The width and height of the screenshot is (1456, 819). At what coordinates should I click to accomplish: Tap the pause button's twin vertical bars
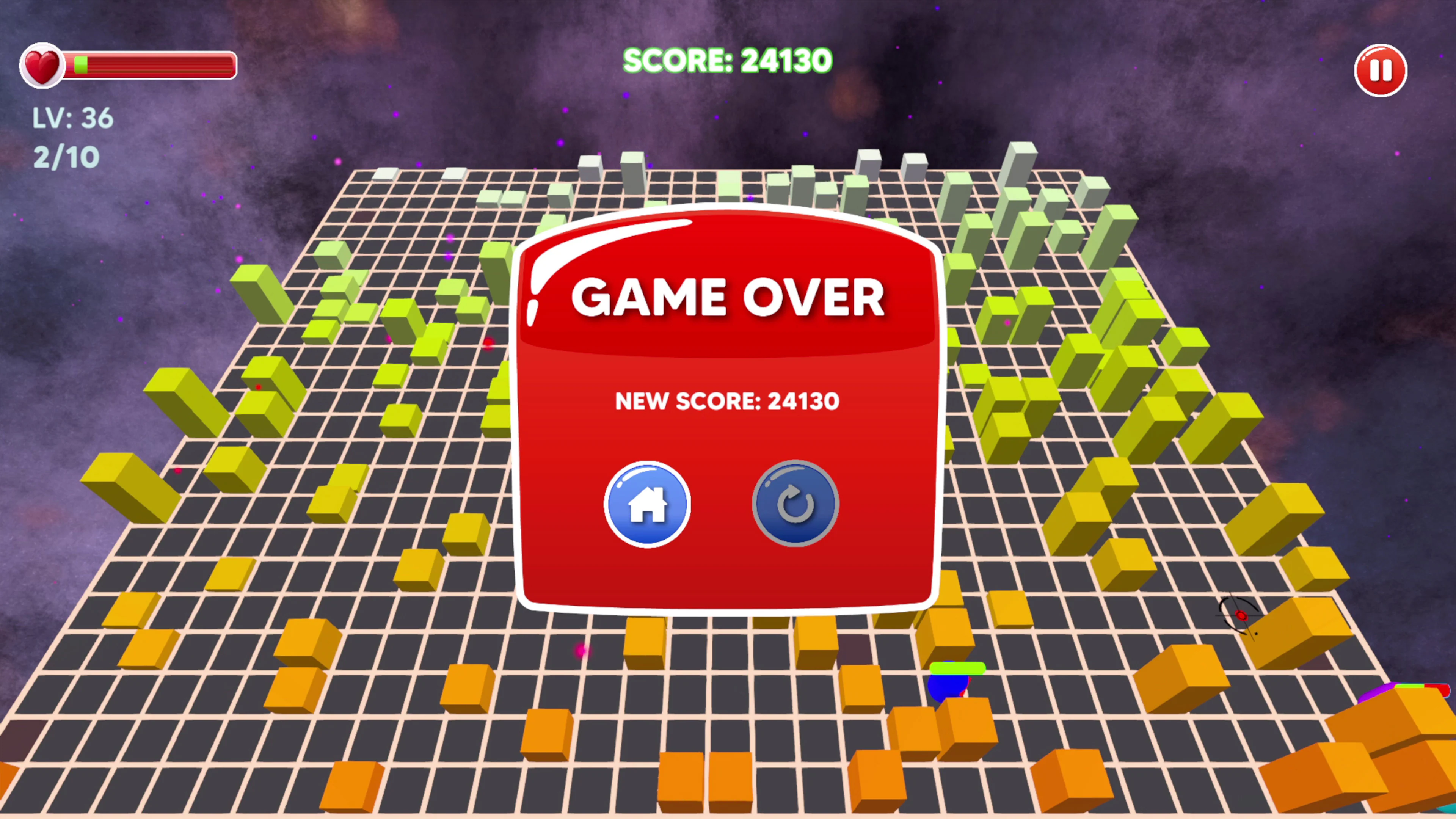click(x=1380, y=69)
